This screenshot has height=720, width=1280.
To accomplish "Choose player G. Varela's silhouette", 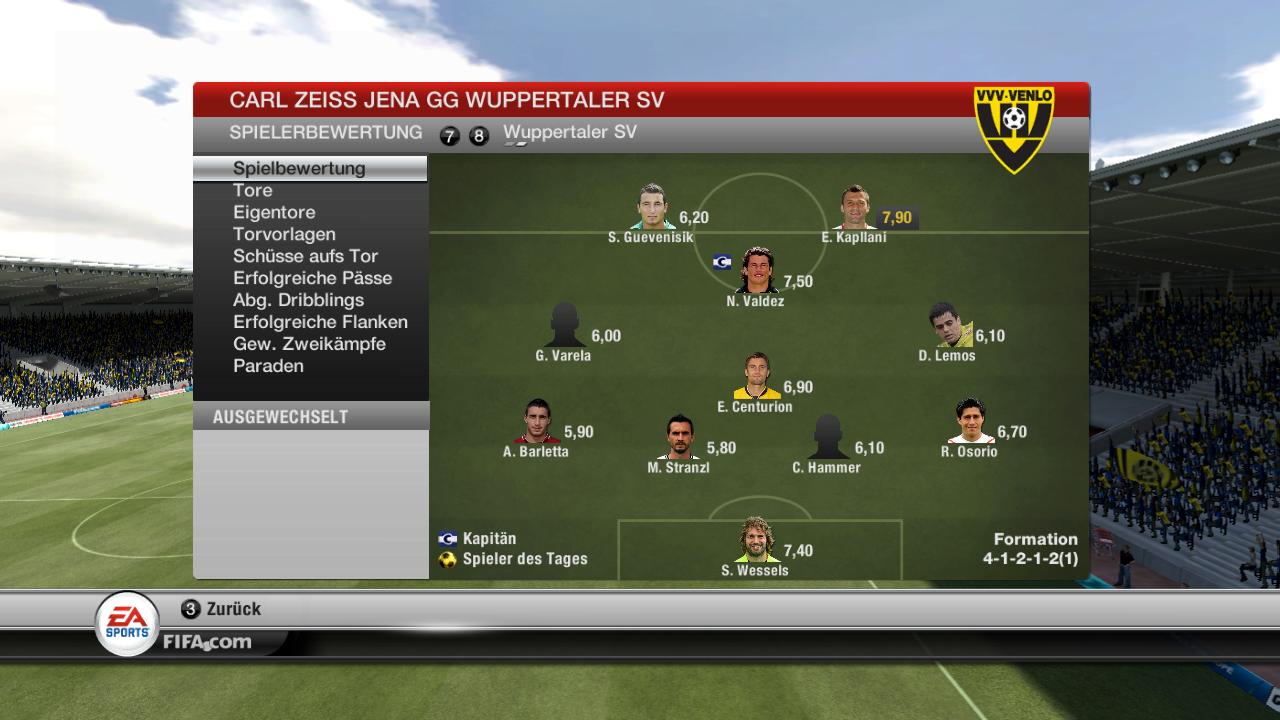I will click(564, 325).
